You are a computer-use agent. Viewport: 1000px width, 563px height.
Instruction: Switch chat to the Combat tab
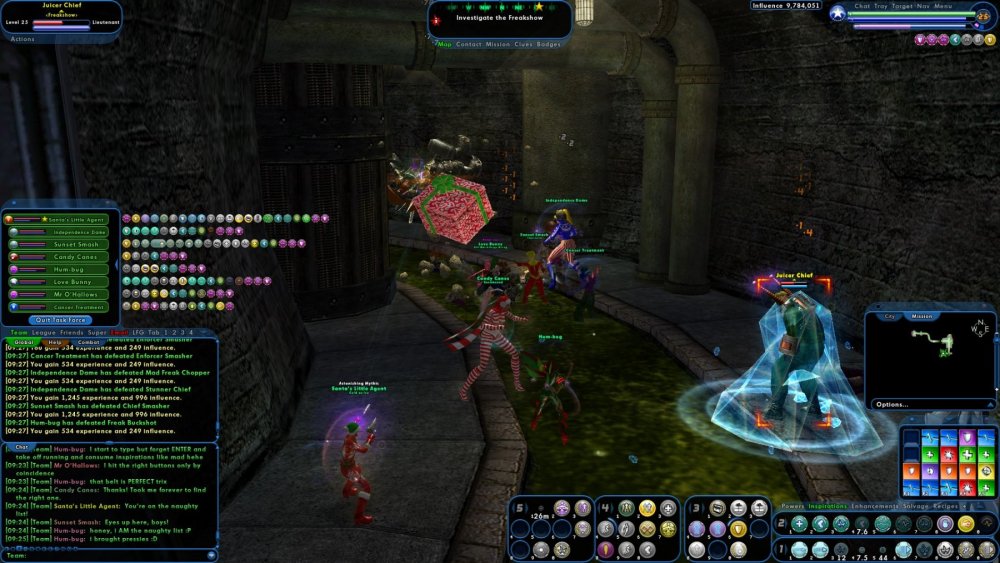pos(88,343)
